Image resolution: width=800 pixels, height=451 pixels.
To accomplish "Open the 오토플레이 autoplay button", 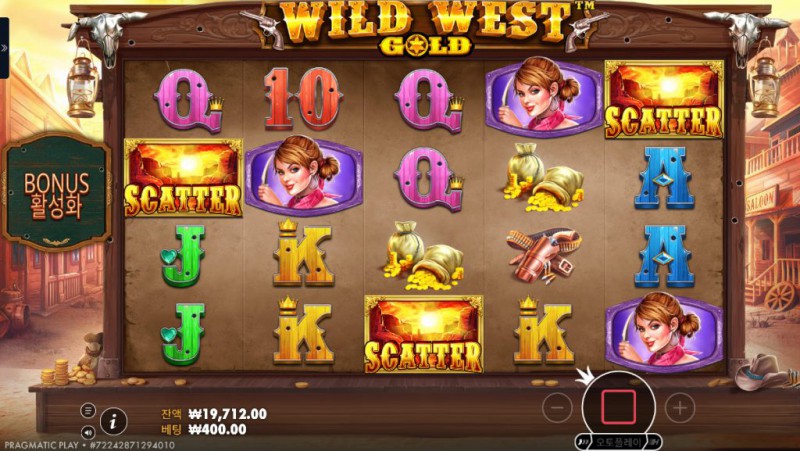I will point(618,441).
